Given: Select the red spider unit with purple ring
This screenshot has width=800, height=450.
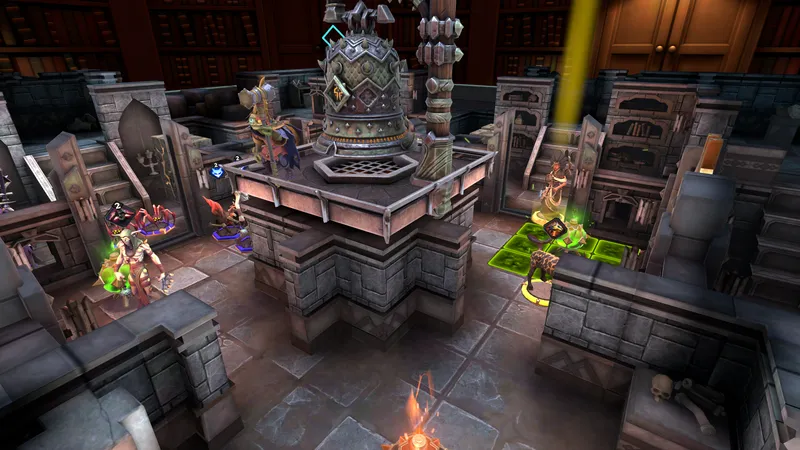Looking at the screenshot, I should (x=156, y=219).
